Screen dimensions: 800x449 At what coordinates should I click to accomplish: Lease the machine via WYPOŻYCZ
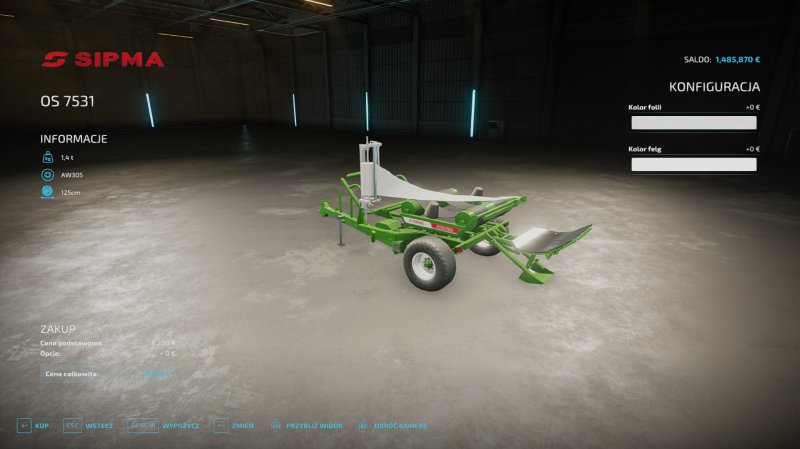(165, 425)
